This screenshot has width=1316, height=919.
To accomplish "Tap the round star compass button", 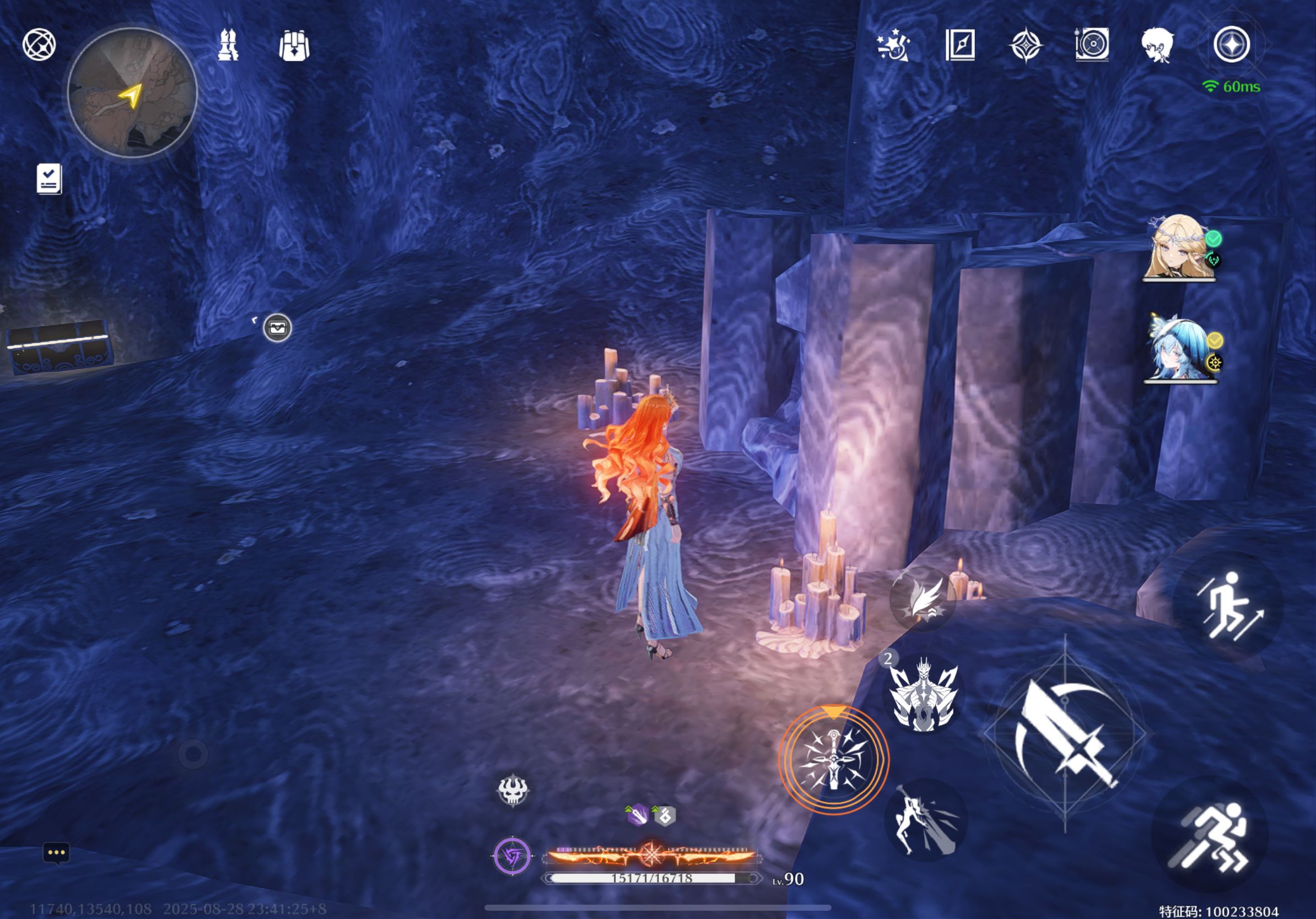I will pyautogui.click(x=1231, y=45).
